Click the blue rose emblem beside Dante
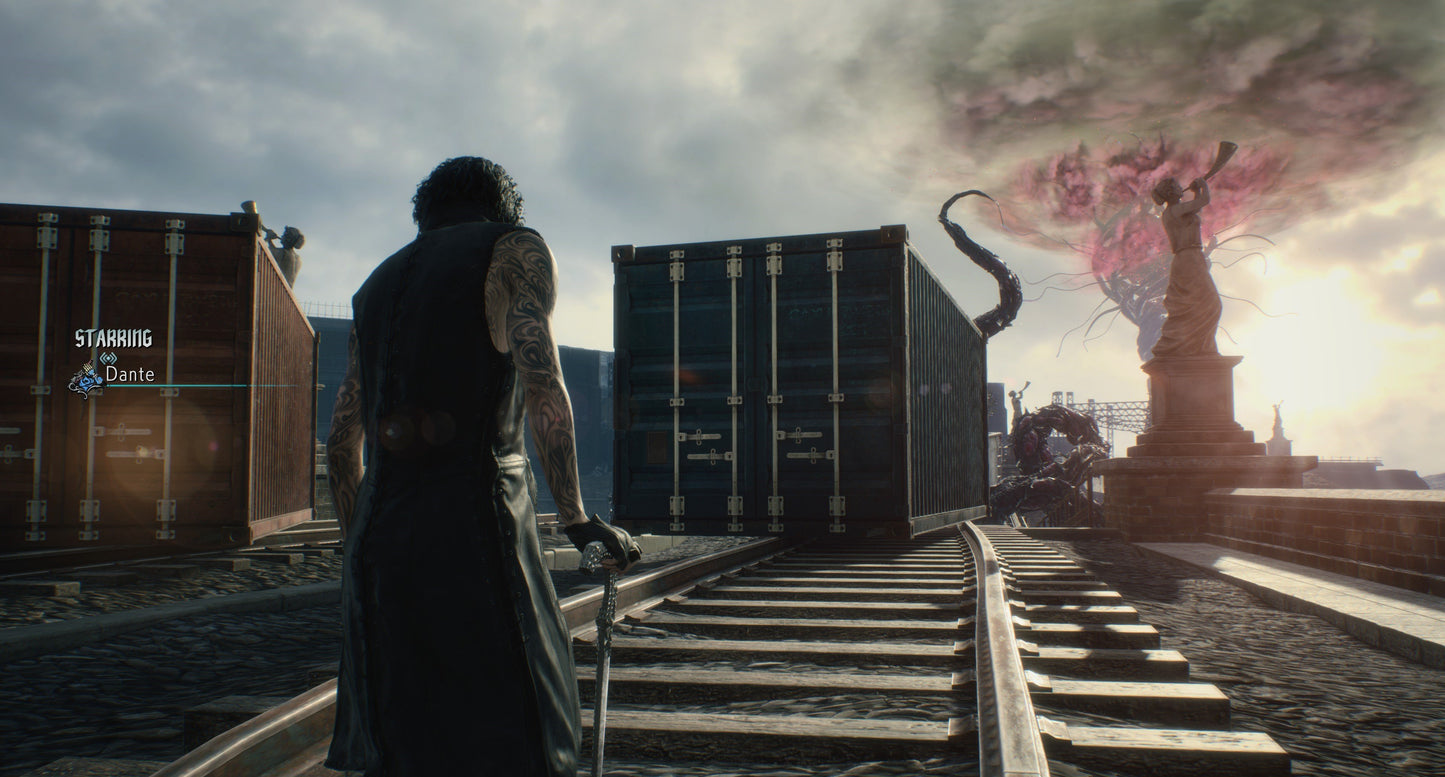This screenshot has width=1445, height=777. pos(85,378)
